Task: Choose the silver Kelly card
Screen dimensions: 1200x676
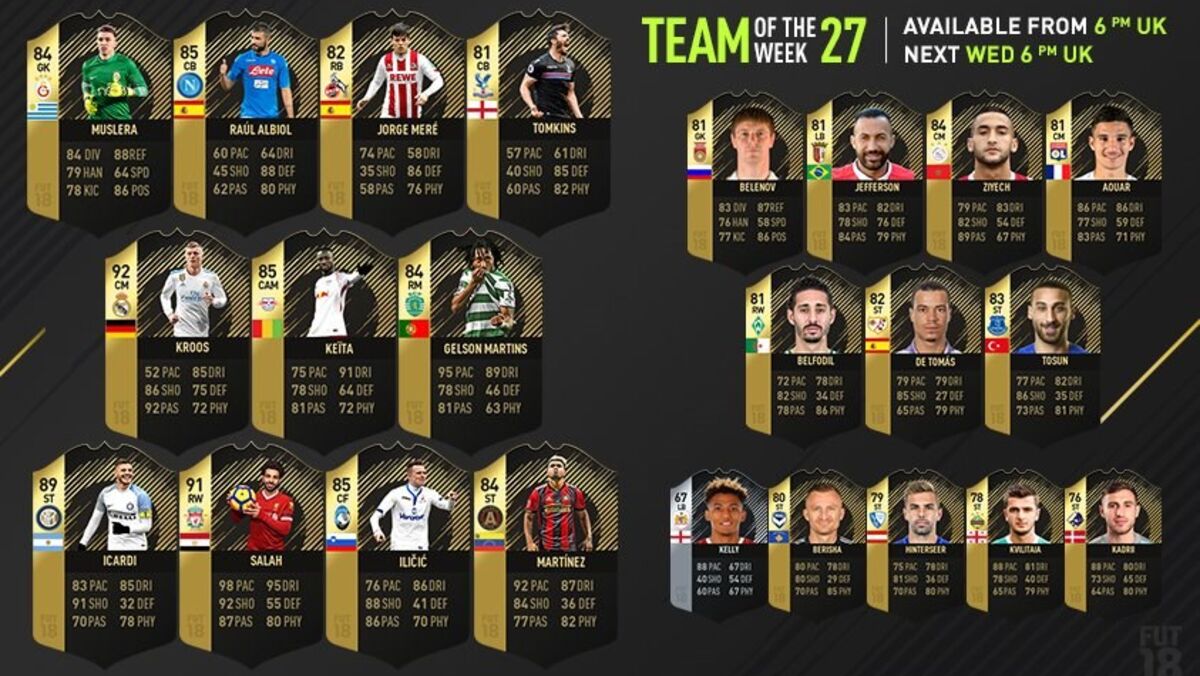Action: click(x=718, y=540)
